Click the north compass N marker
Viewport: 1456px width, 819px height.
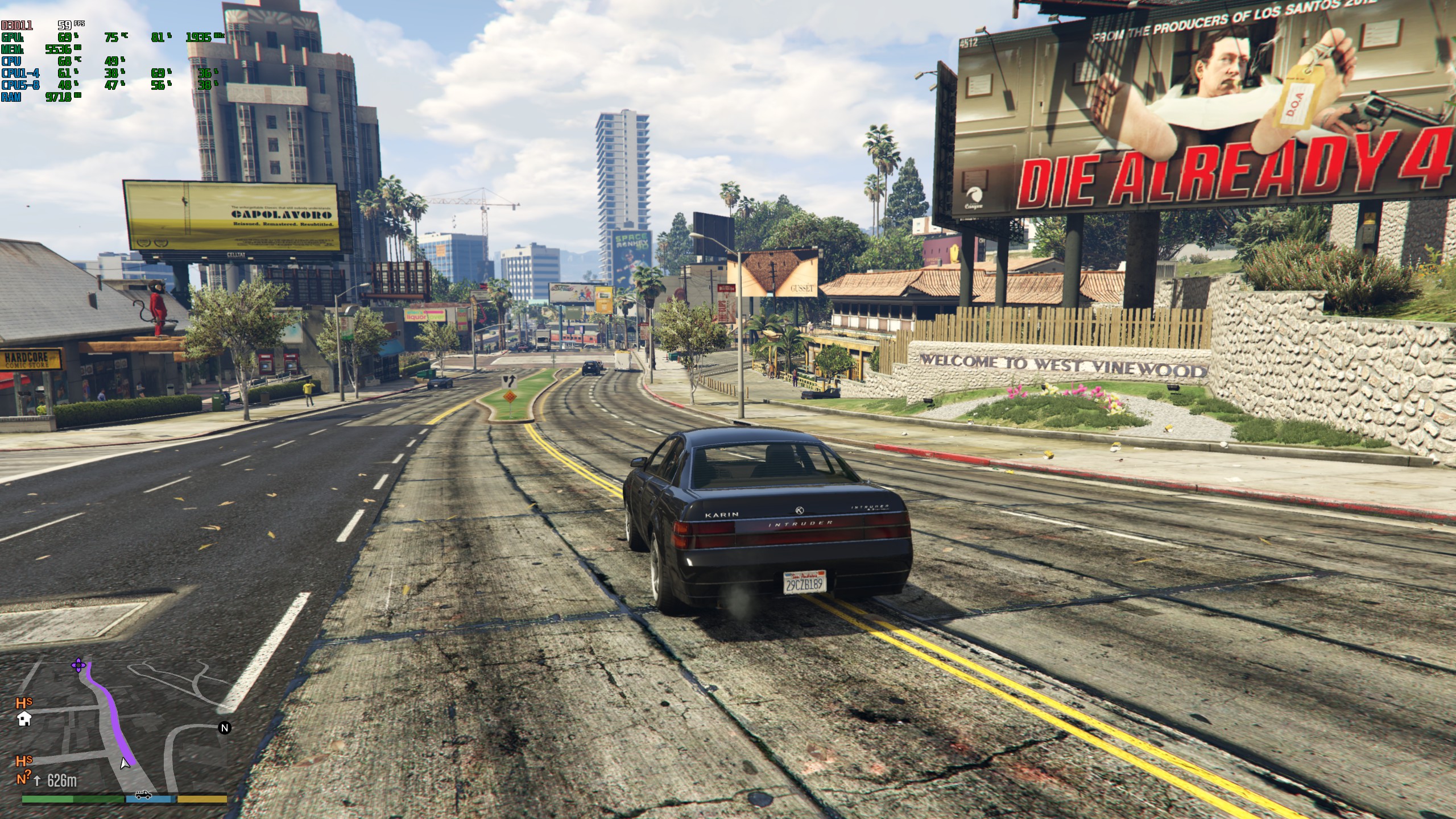(225, 728)
